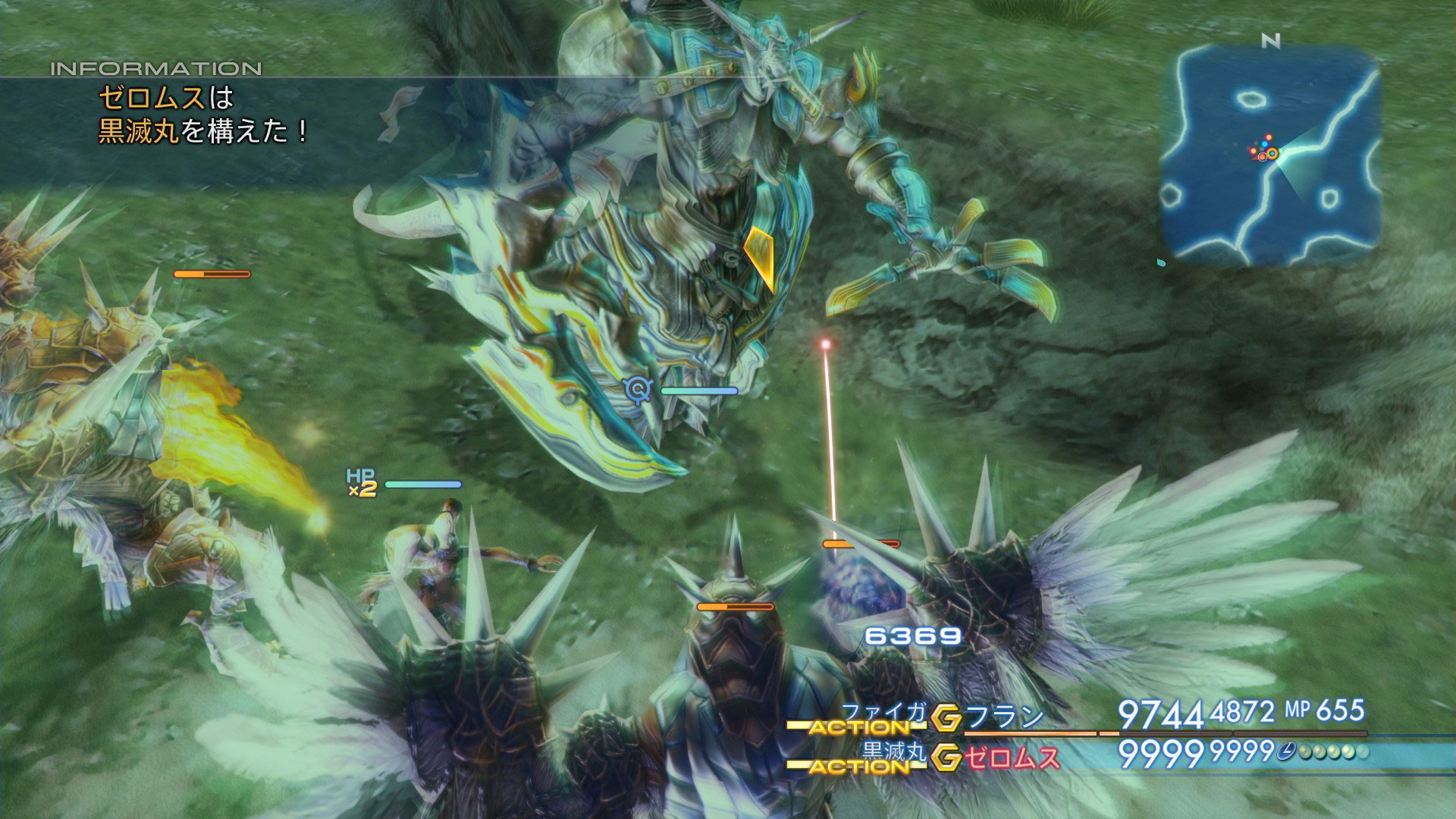
Task: Select party member フラン in the party list
Action: coord(1006,717)
